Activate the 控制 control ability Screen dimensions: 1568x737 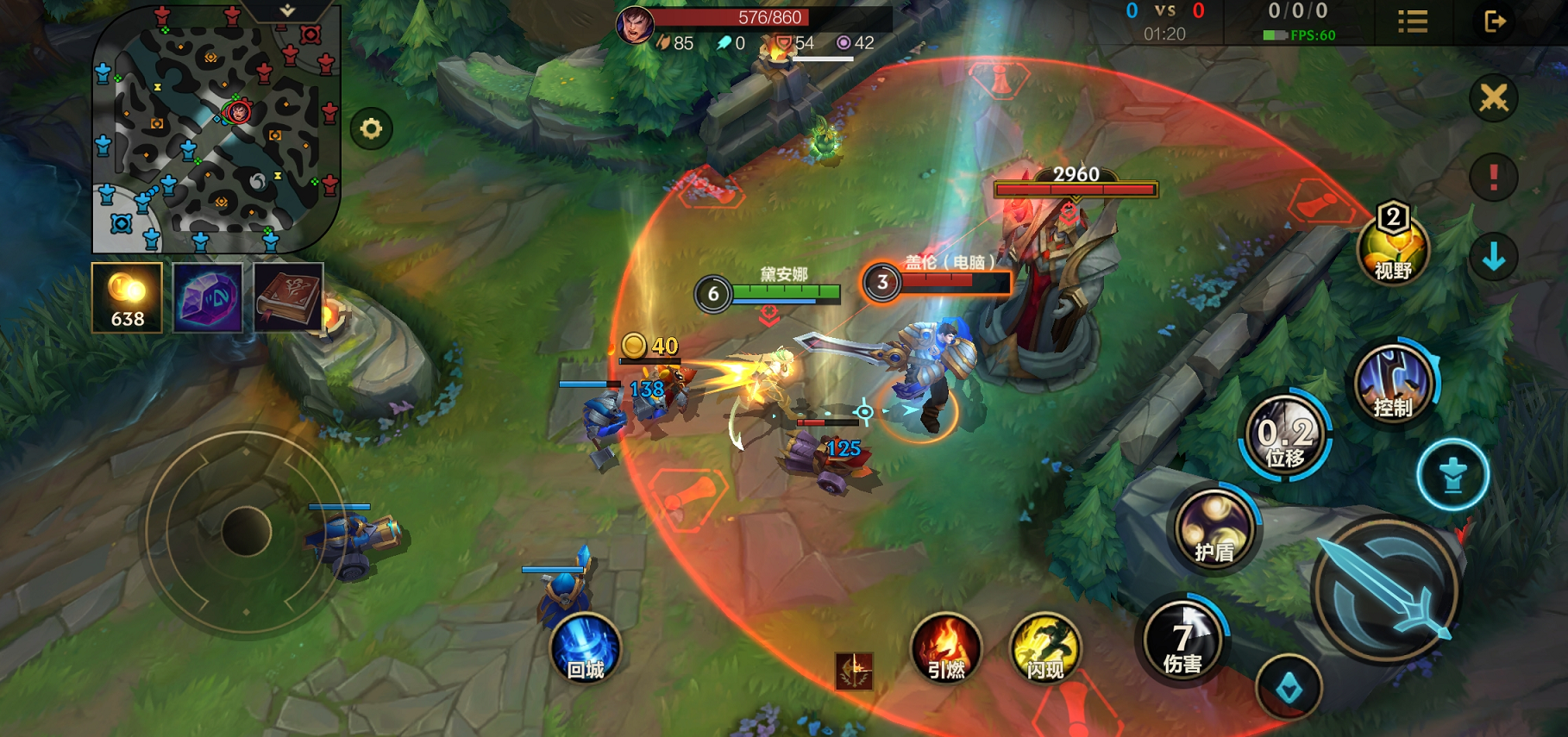(x=1393, y=384)
